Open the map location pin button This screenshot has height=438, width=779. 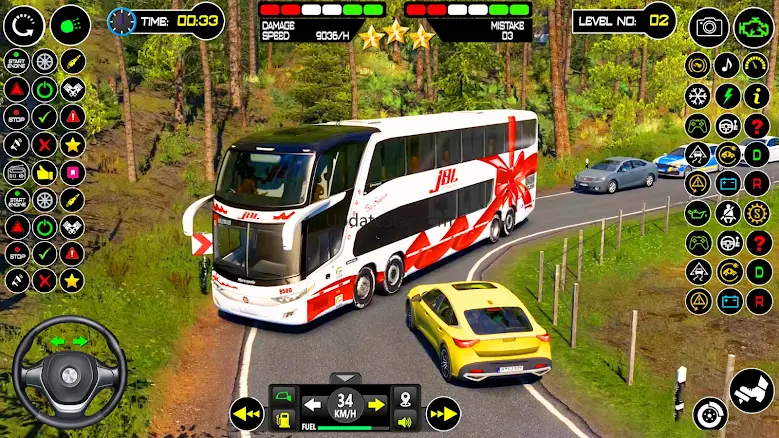[404, 399]
